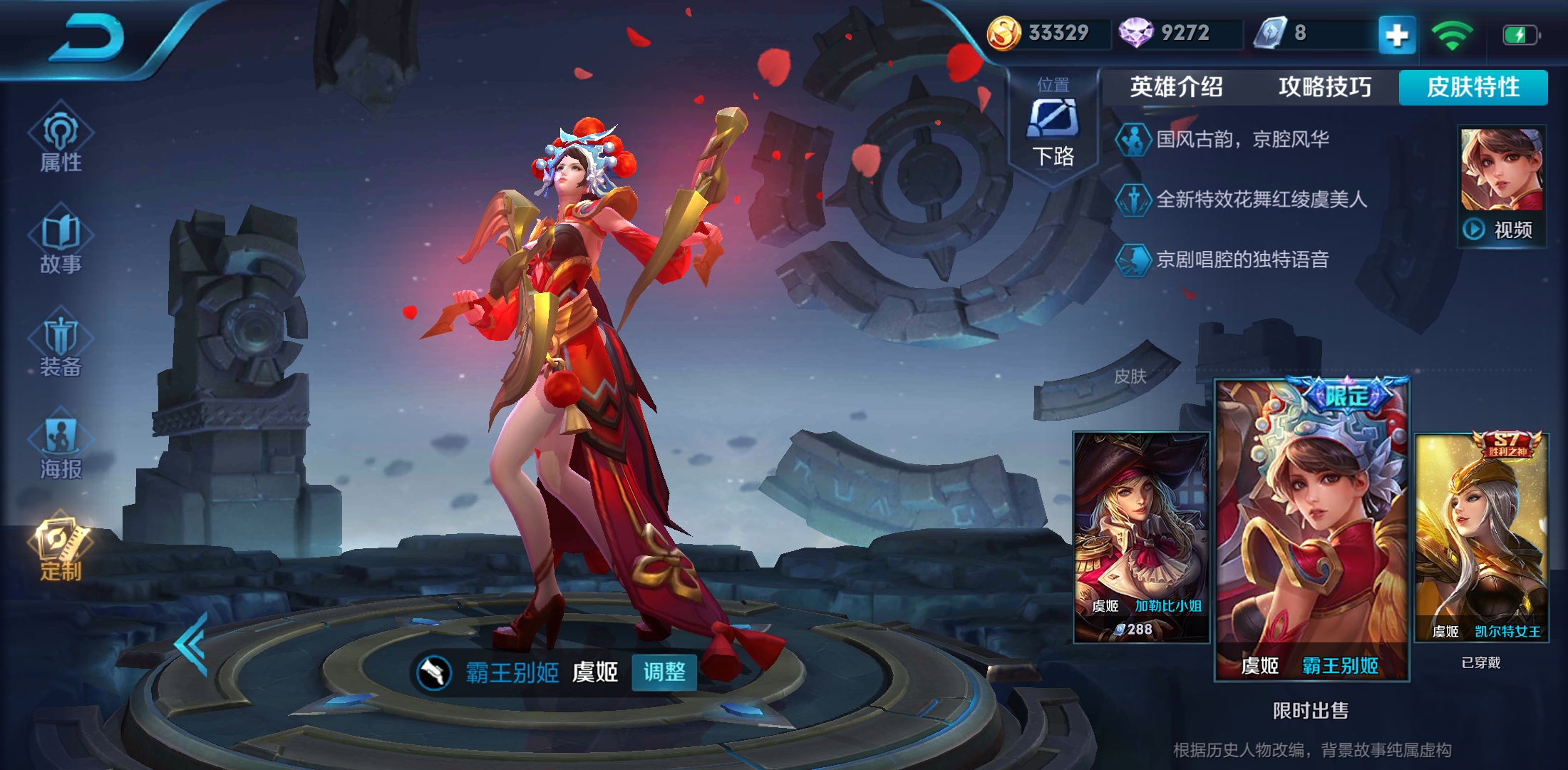This screenshot has width=1568, height=770.
Task: Switch to the 攻略技巧 tab
Action: [1324, 87]
